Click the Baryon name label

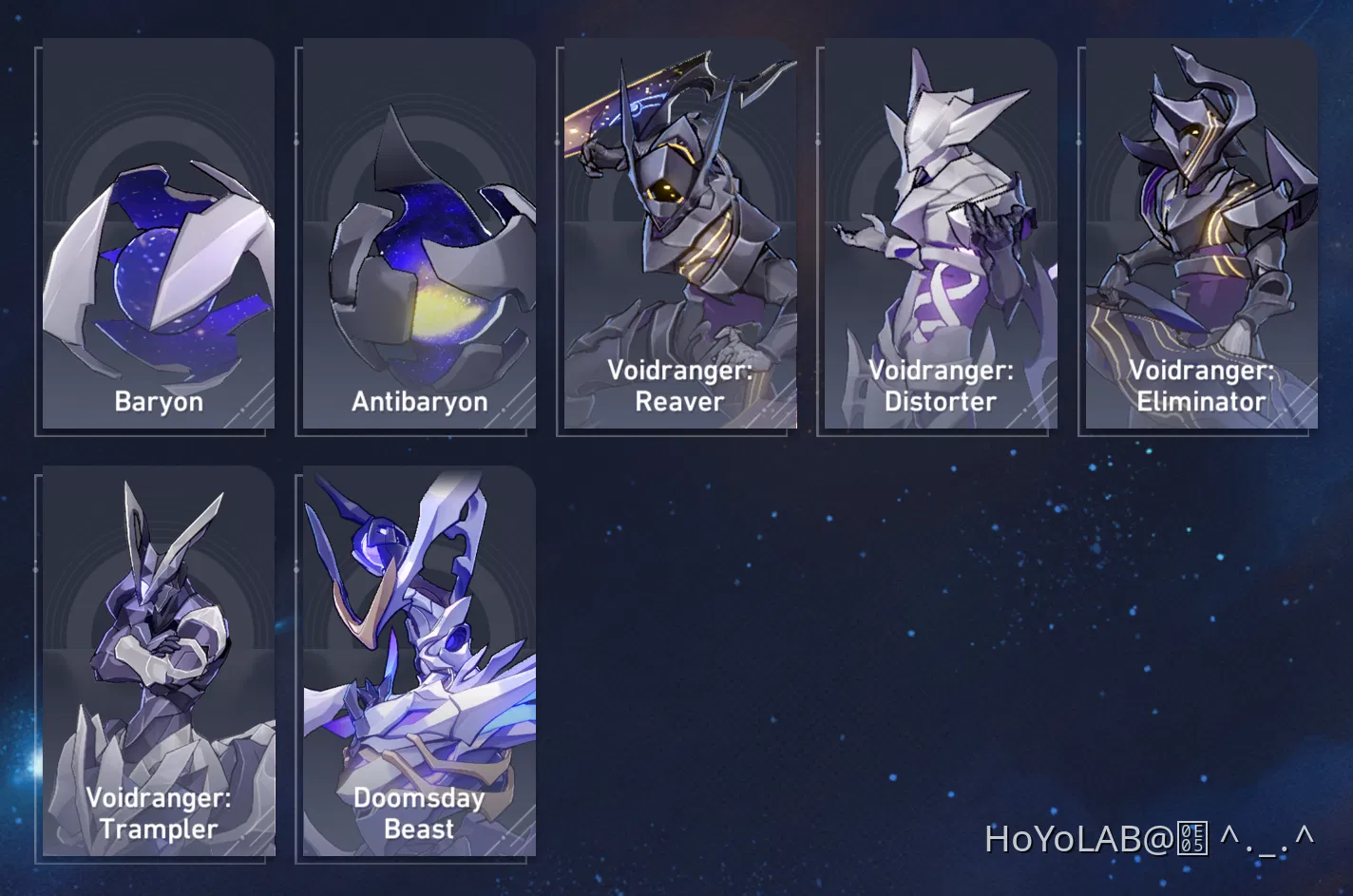[x=158, y=401]
